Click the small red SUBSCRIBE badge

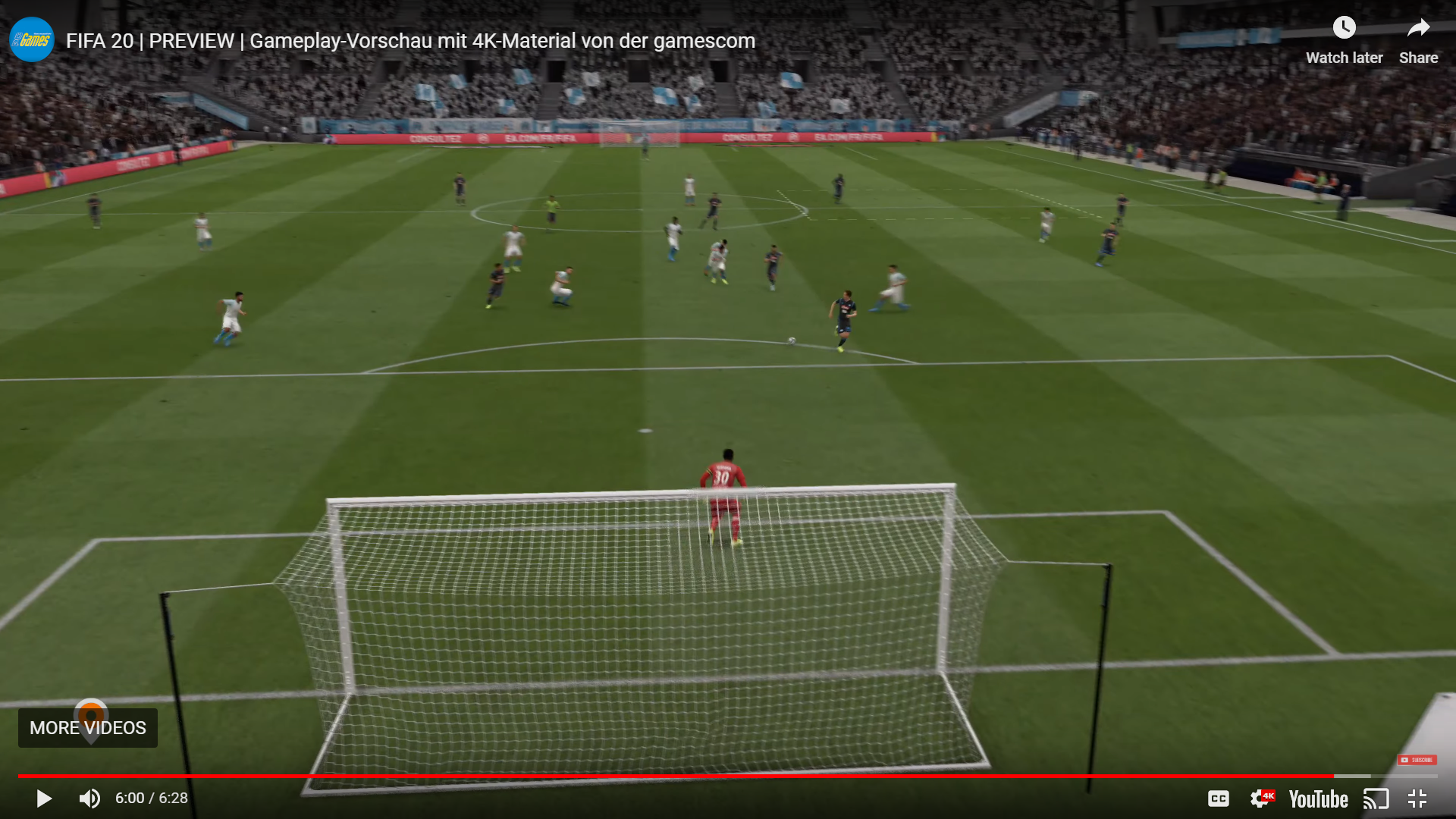click(x=1419, y=759)
